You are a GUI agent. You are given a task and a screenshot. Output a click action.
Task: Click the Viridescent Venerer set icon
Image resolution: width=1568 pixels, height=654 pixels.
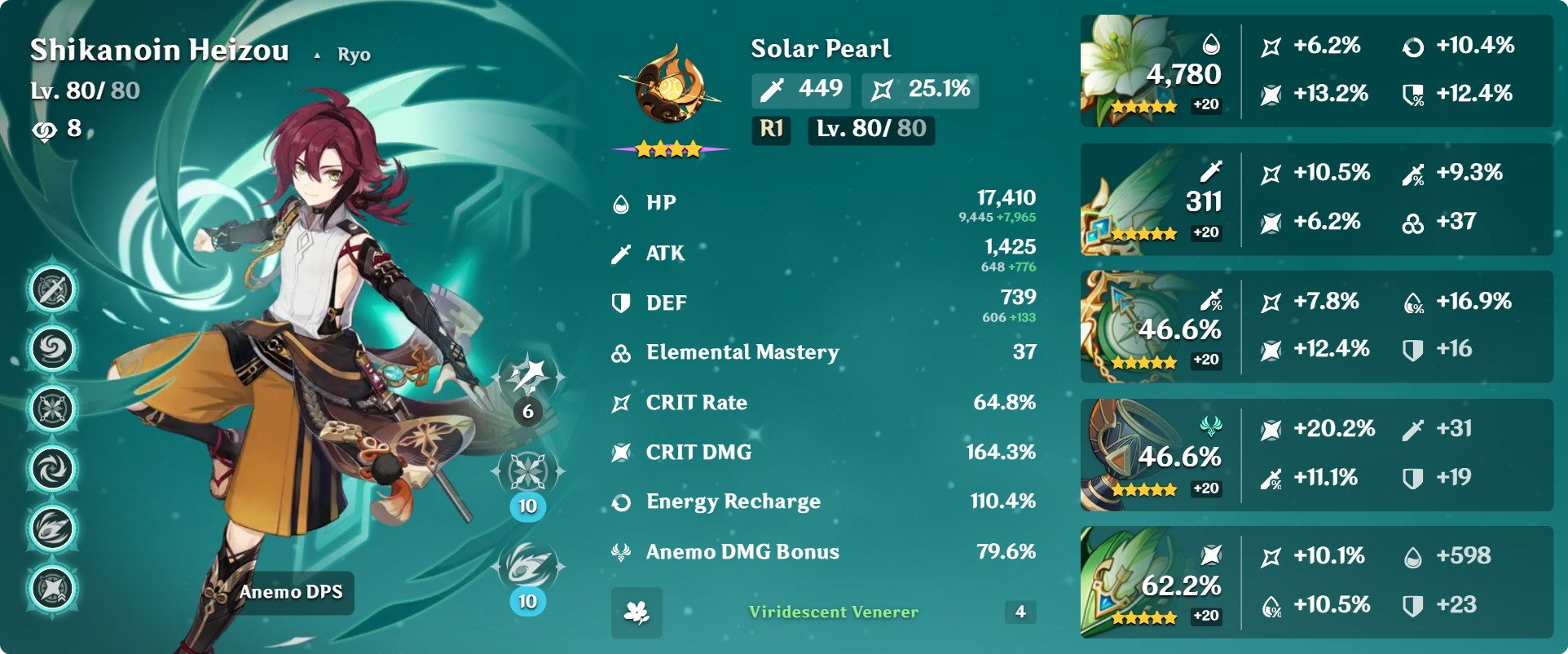click(636, 612)
